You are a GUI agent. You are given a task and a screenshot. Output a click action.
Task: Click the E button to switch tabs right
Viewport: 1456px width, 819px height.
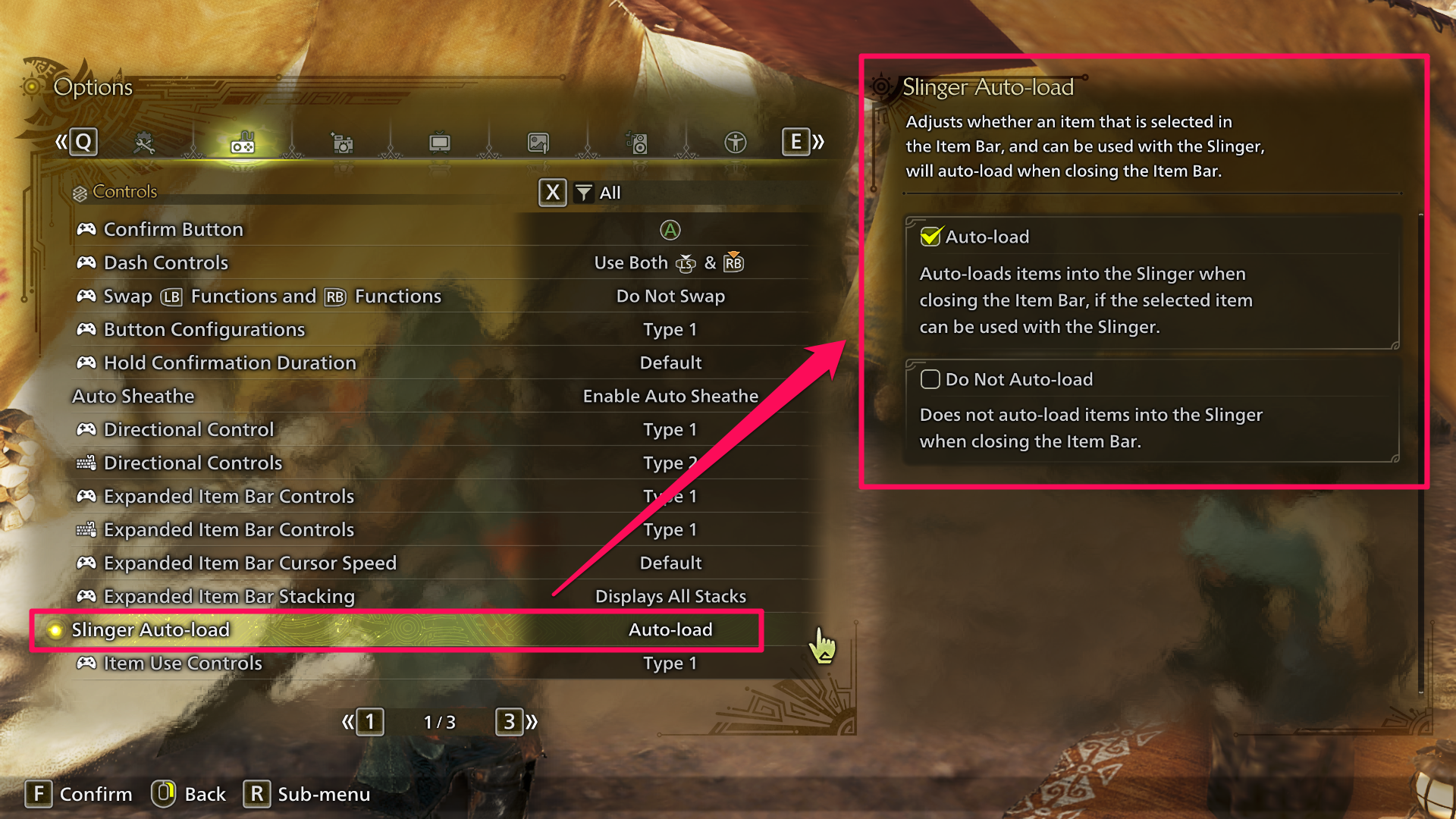[795, 142]
